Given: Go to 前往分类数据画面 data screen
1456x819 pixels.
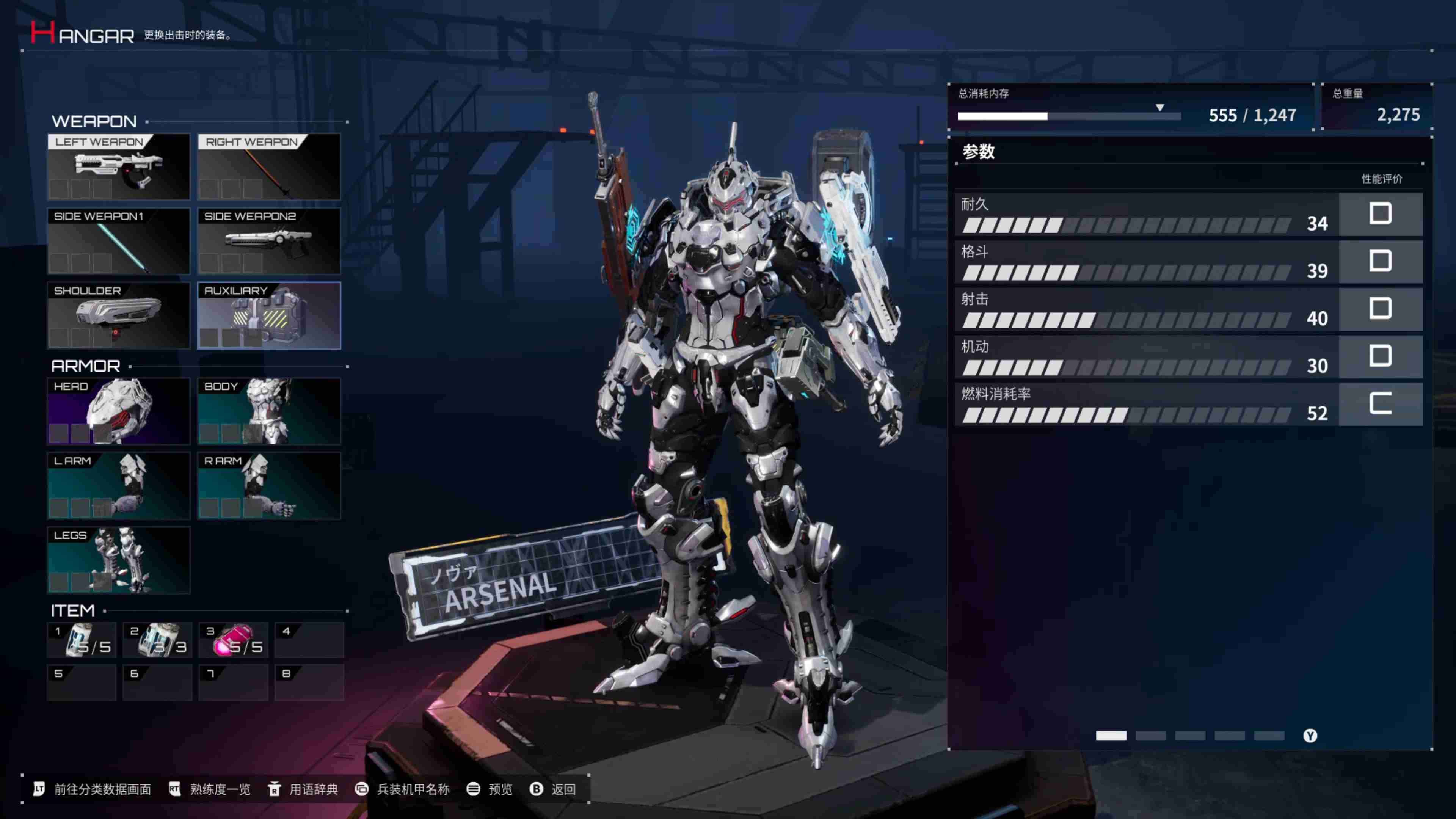Looking at the screenshot, I should pyautogui.click(x=93, y=789).
